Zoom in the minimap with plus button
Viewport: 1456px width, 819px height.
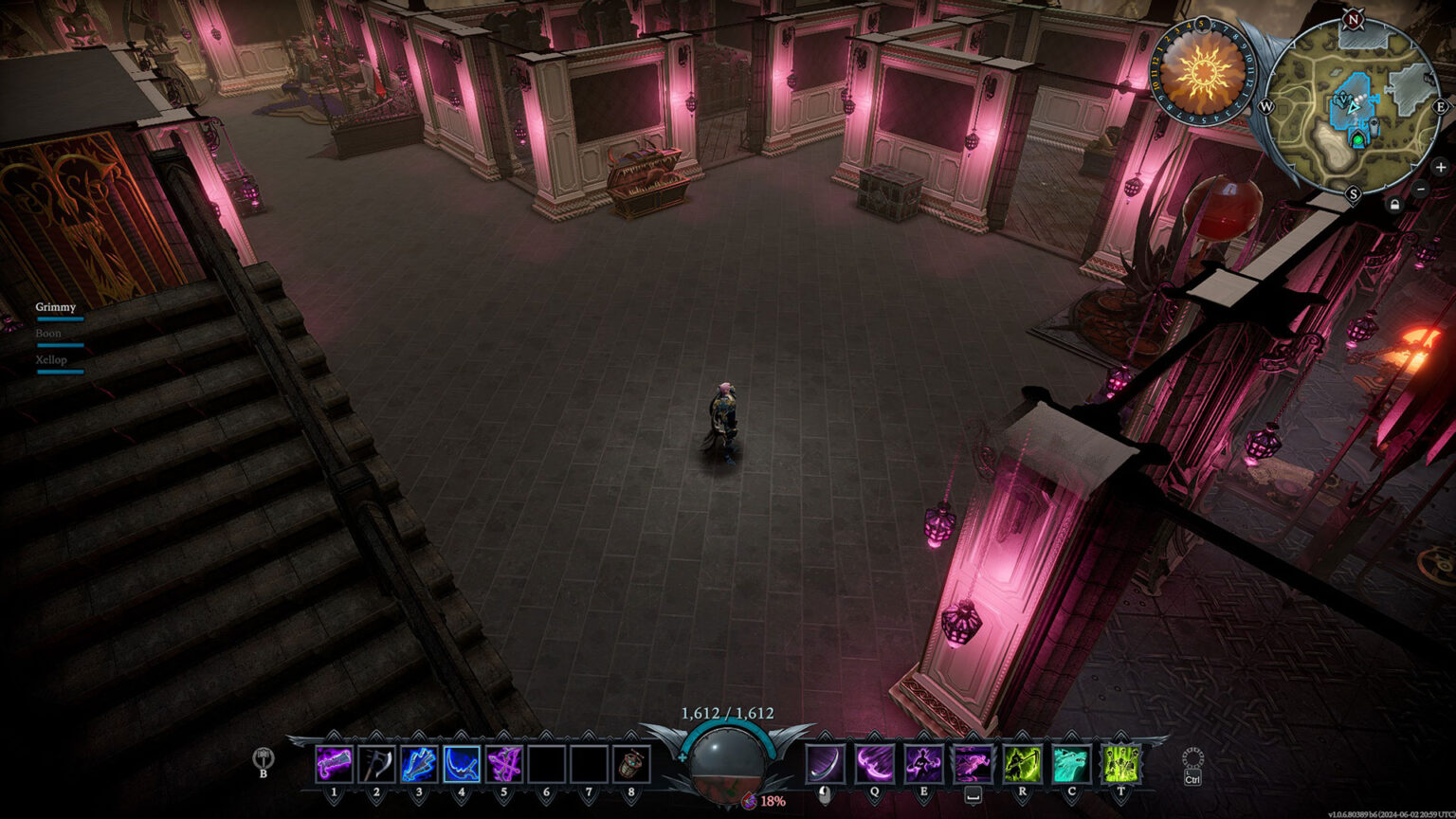[1441, 168]
